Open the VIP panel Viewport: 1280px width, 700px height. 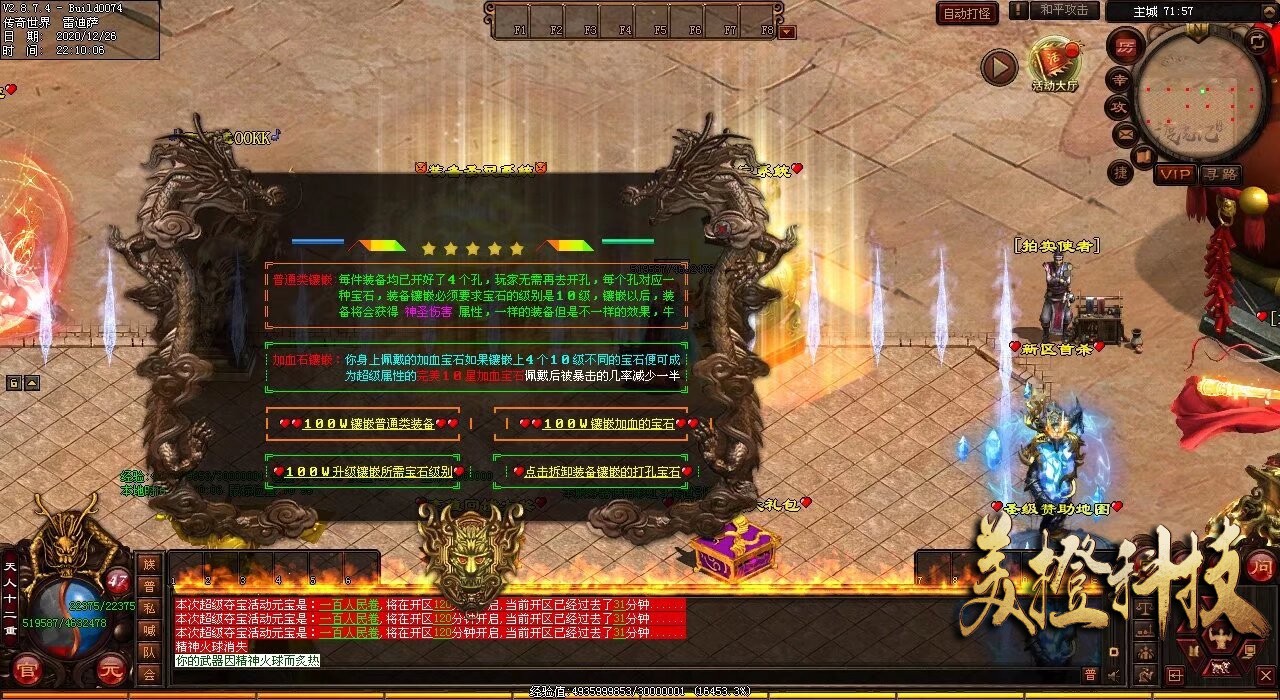point(1175,174)
